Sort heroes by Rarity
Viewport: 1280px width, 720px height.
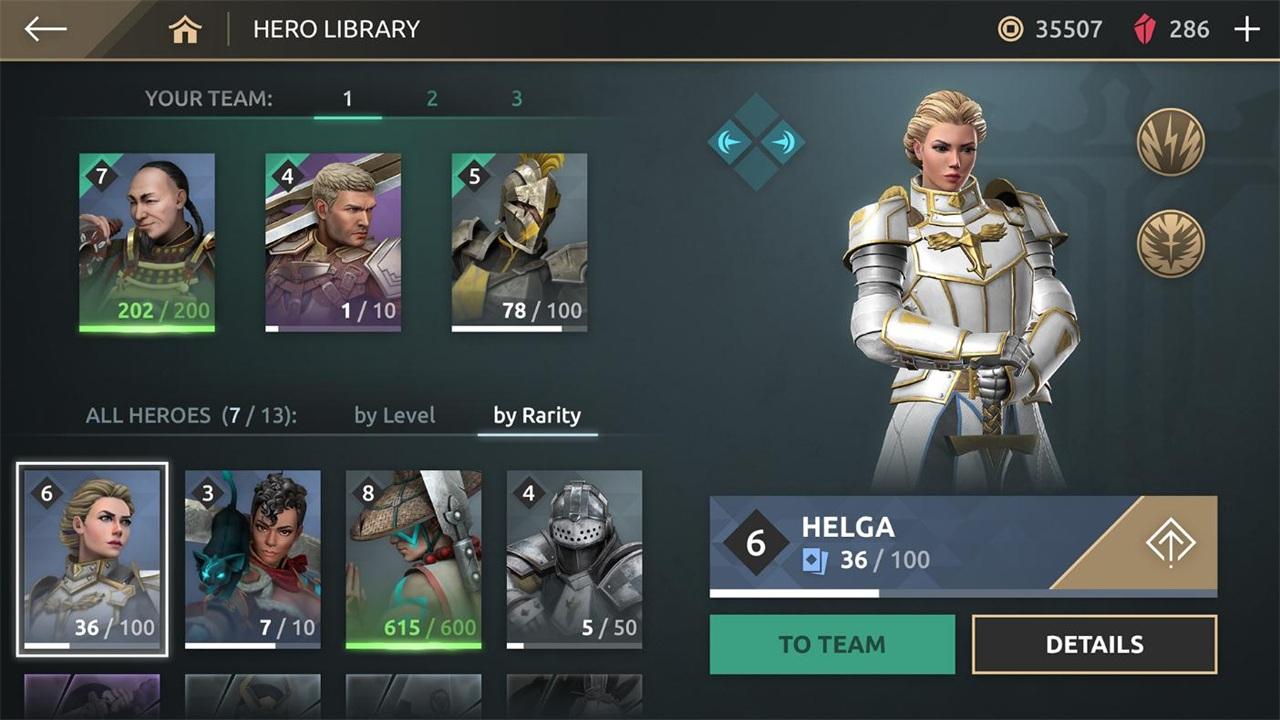[537, 416]
